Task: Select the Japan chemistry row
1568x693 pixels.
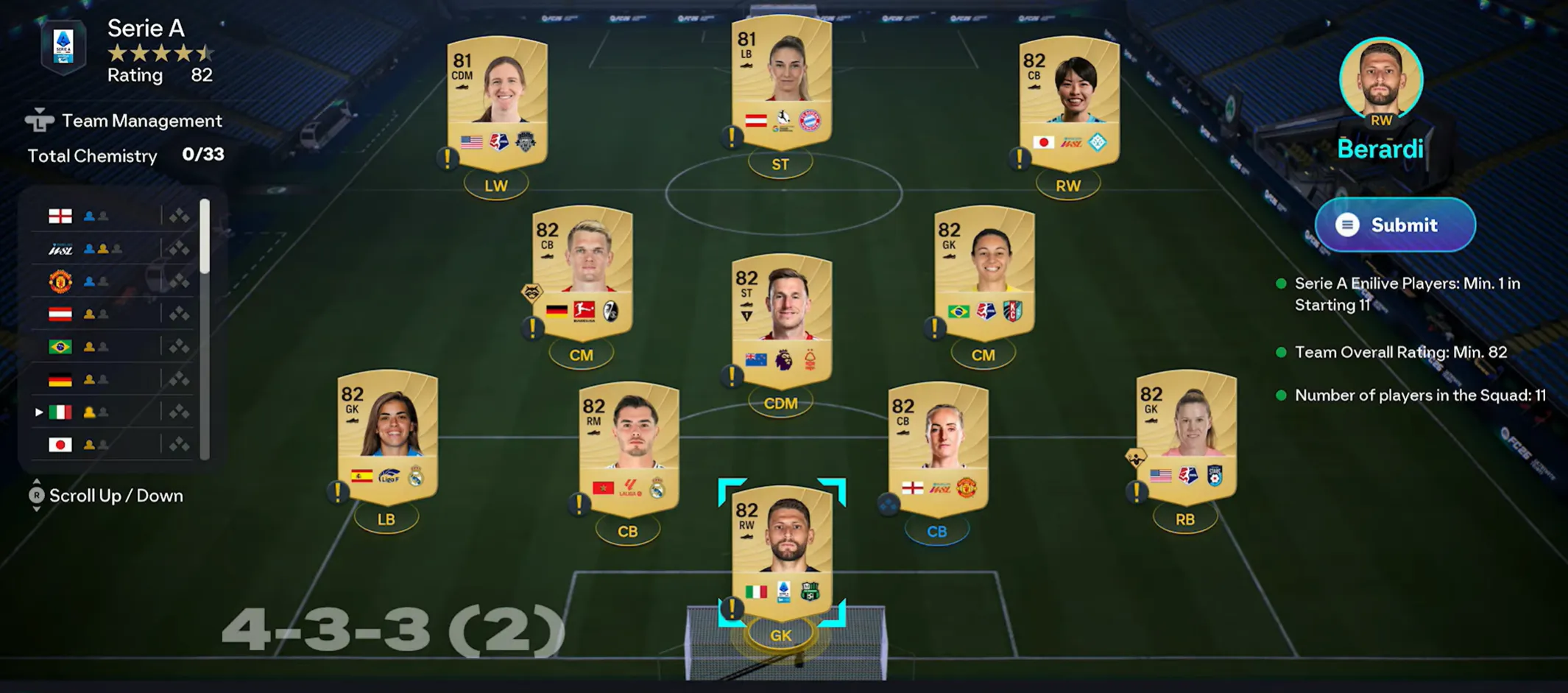Action: pyautogui.click(x=110, y=444)
